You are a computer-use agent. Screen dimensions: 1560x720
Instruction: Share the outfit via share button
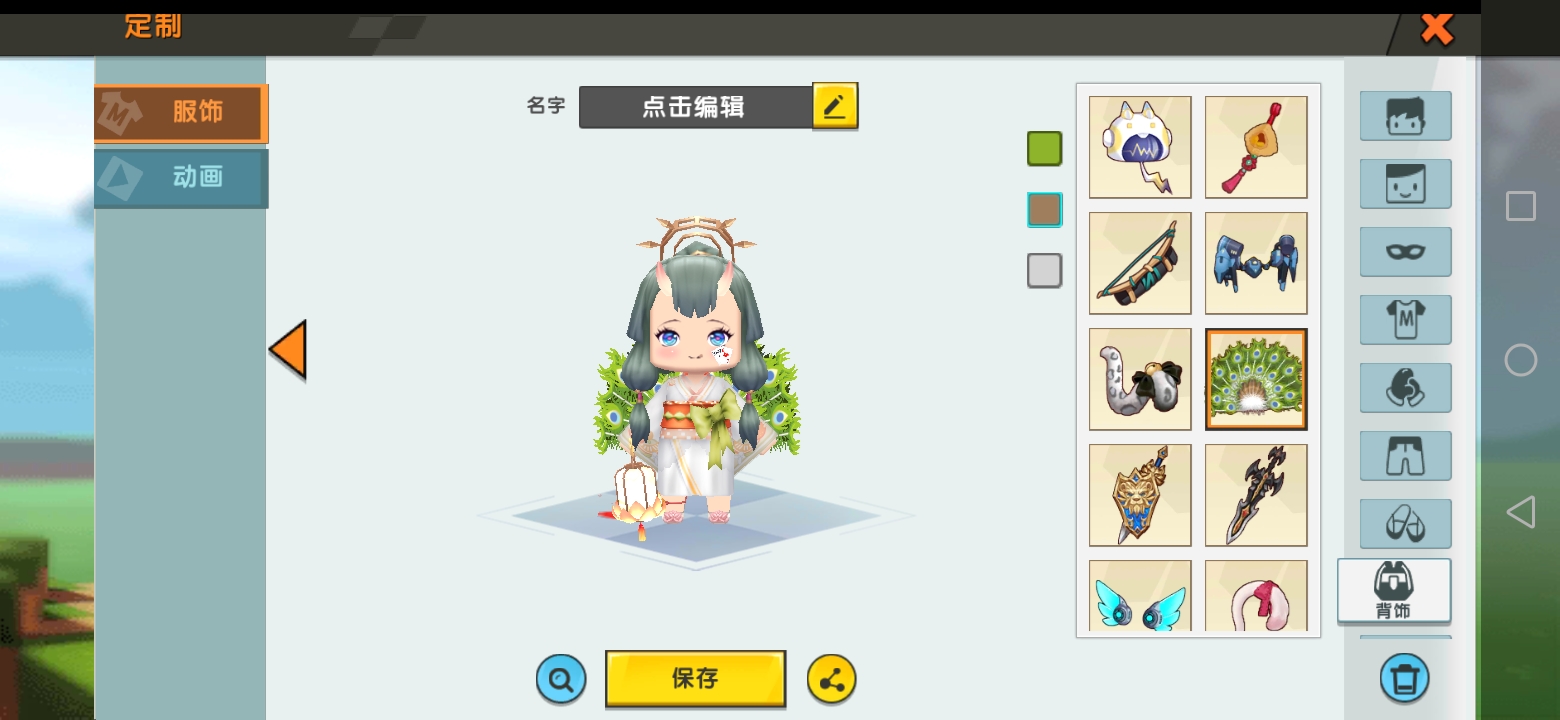[831, 680]
